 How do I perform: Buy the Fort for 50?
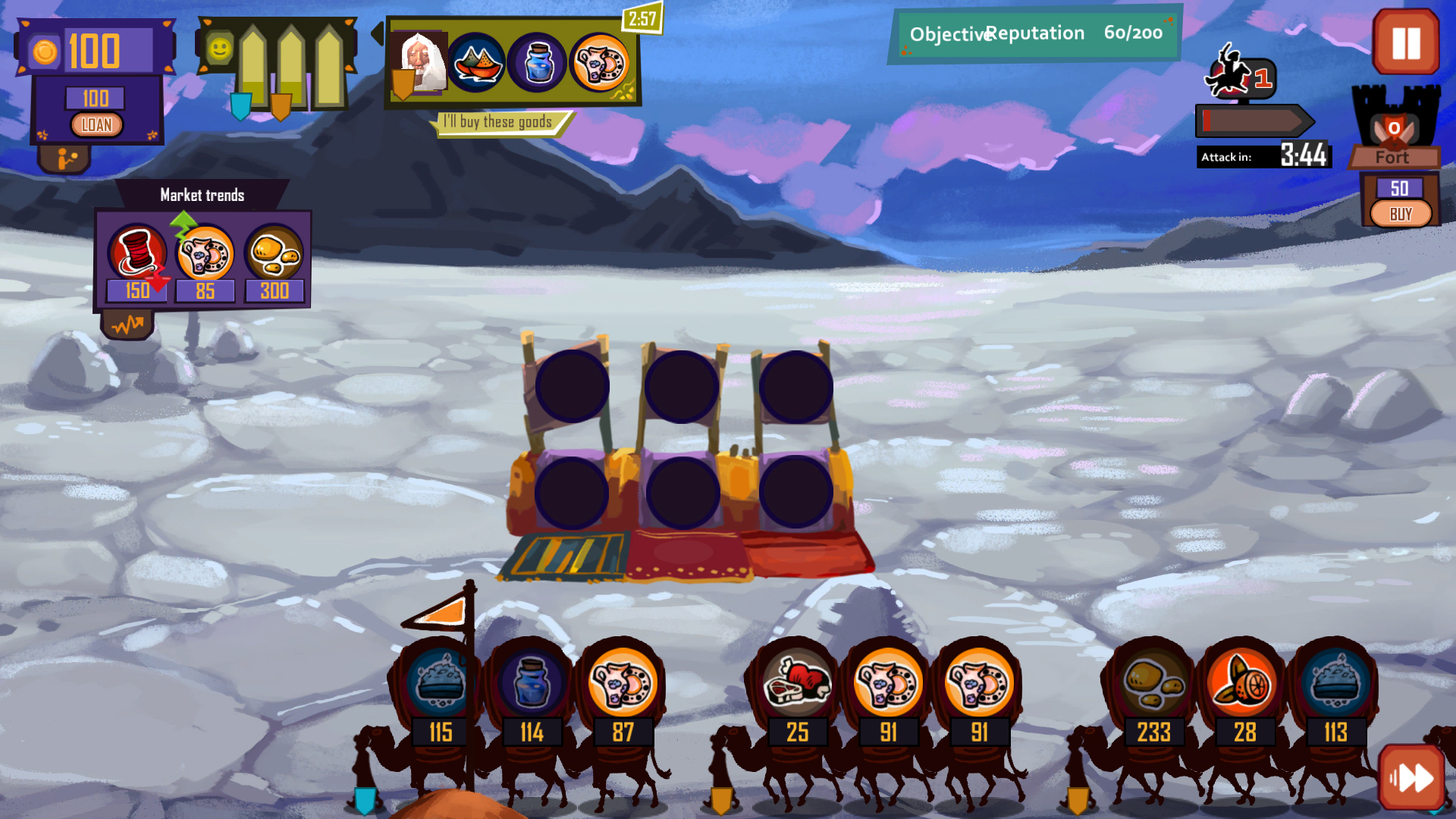pyautogui.click(x=1400, y=214)
